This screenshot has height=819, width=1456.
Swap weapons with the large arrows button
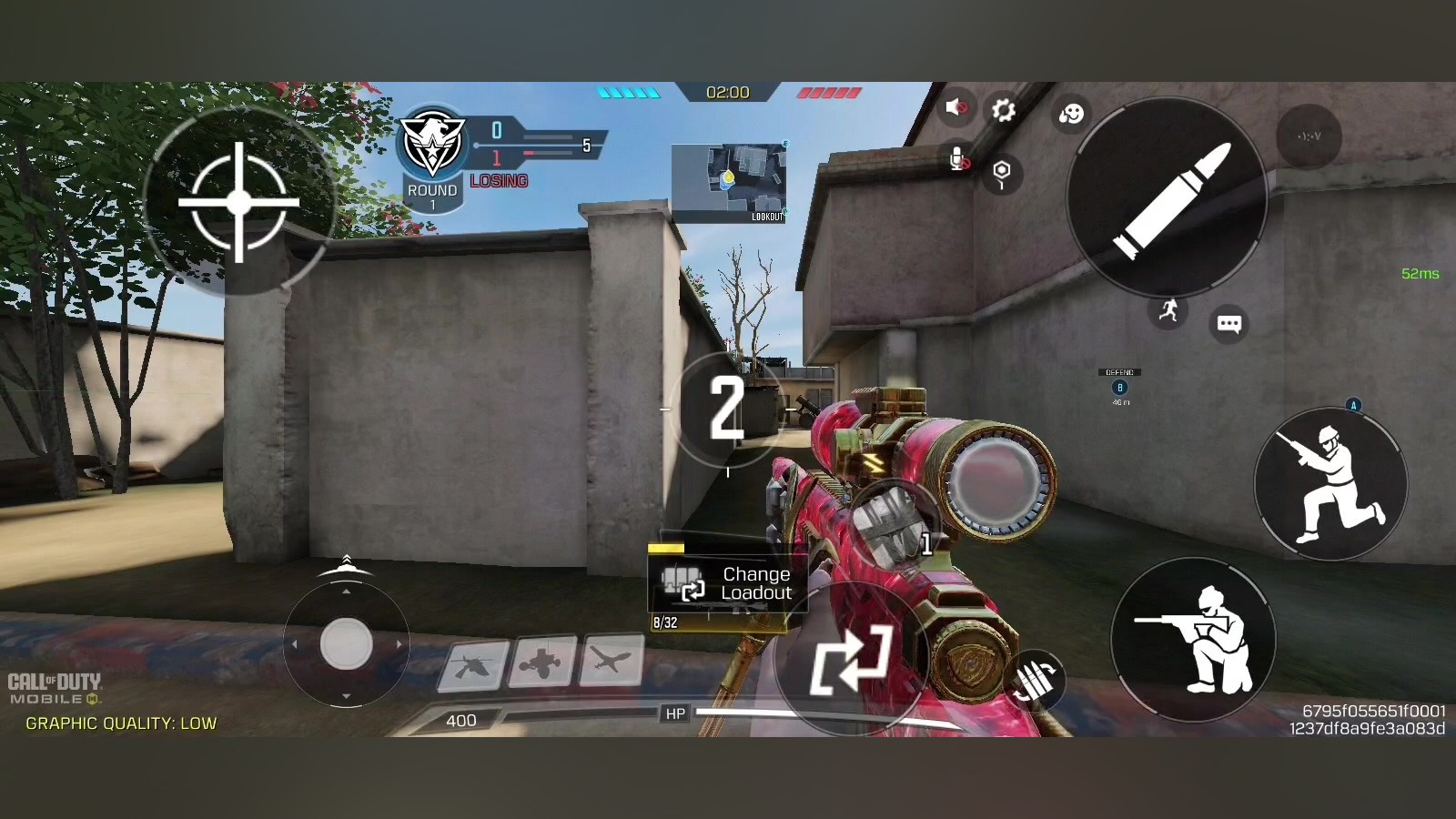(x=850, y=659)
